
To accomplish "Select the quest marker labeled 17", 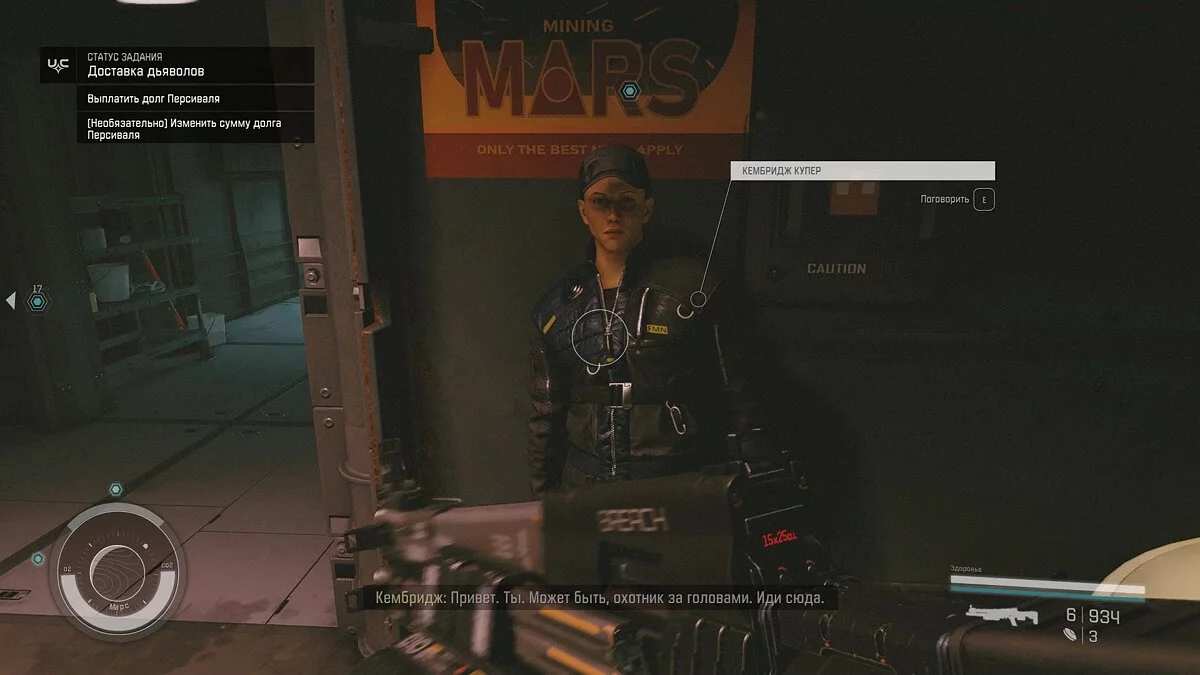I will pos(37,300).
